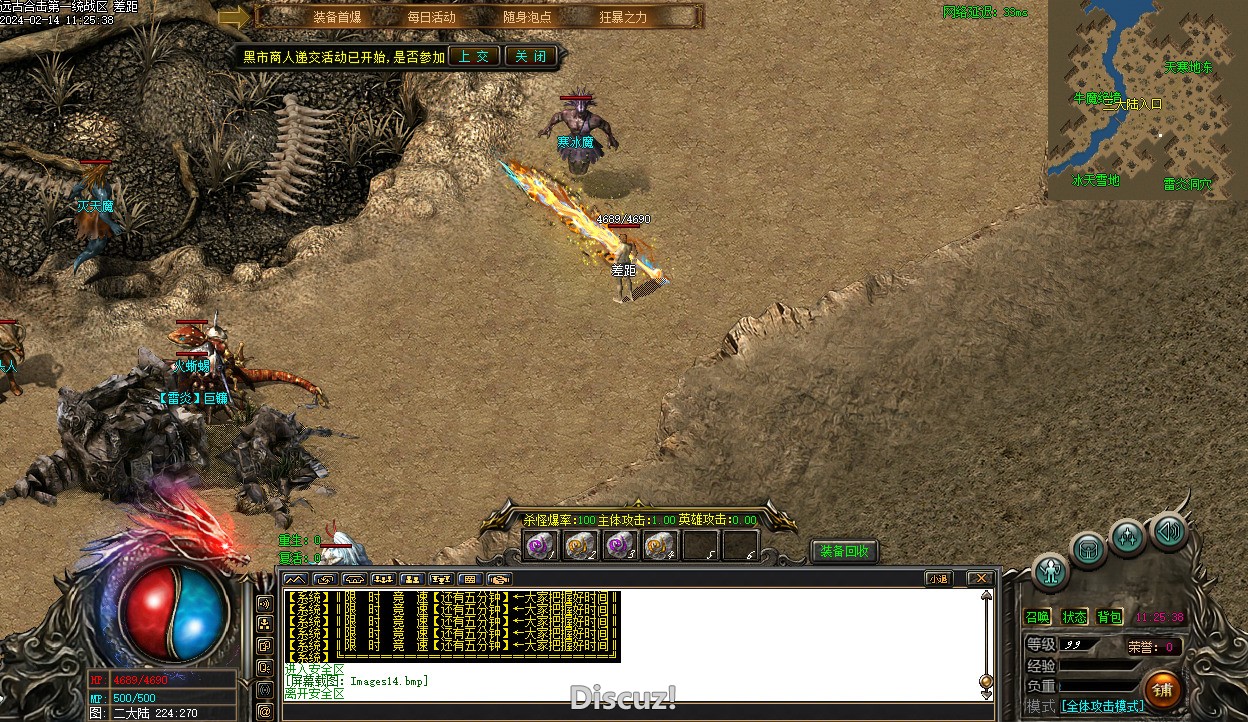Viewport: 1248px width, 722px height.
Task: Use the orange scroll in hotbar slot 2
Action: (x=580, y=545)
